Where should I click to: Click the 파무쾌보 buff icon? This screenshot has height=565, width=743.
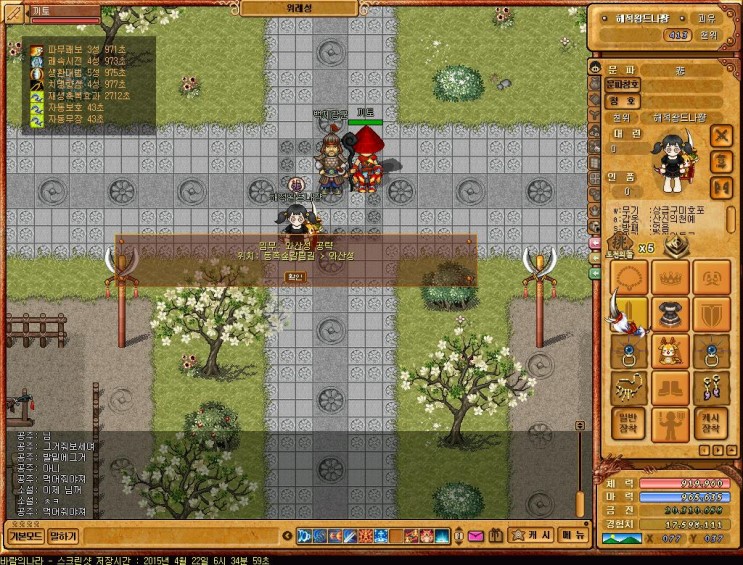[37, 48]
